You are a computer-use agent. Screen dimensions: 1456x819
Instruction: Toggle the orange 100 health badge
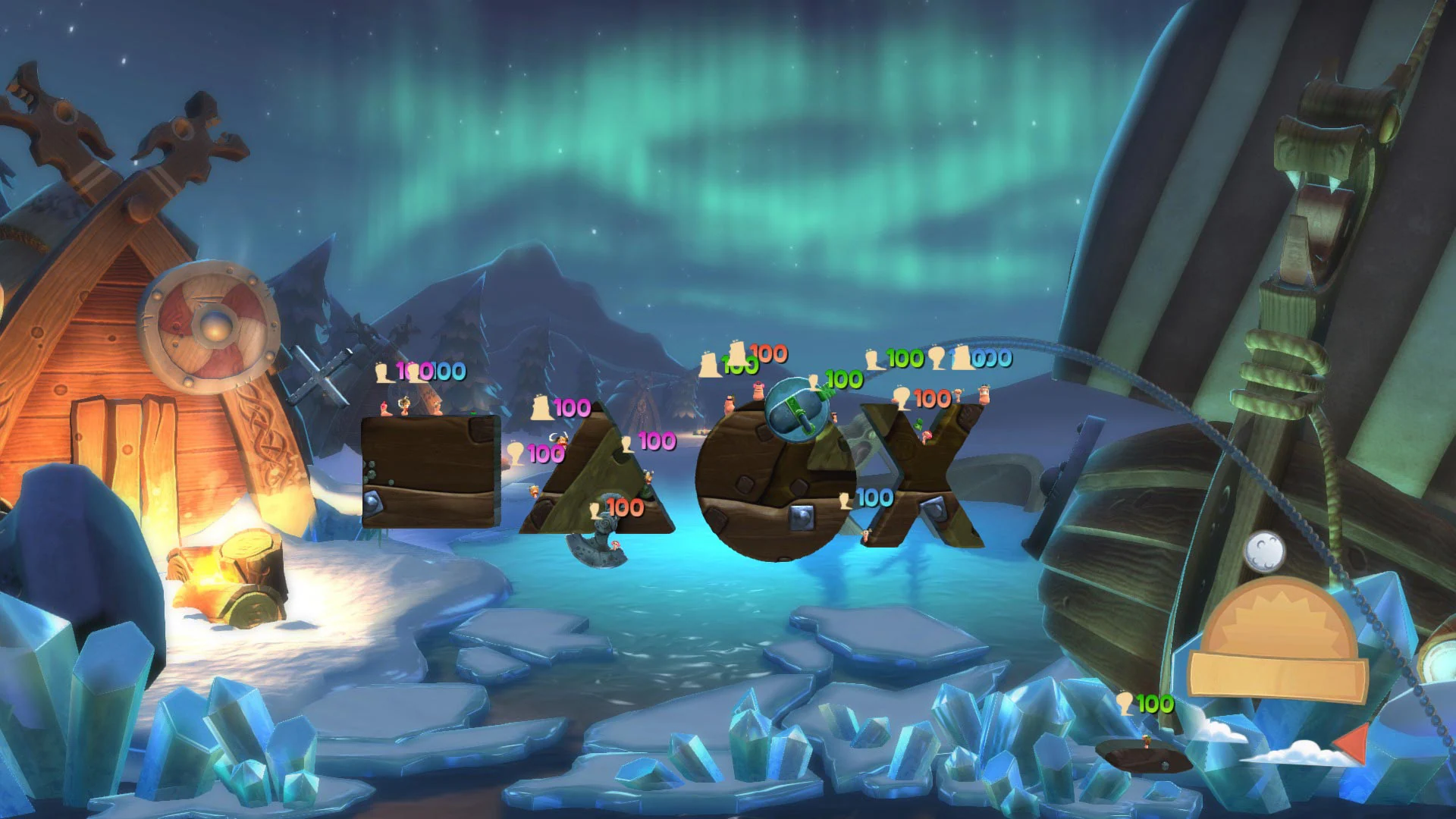(x=767, y=353)
